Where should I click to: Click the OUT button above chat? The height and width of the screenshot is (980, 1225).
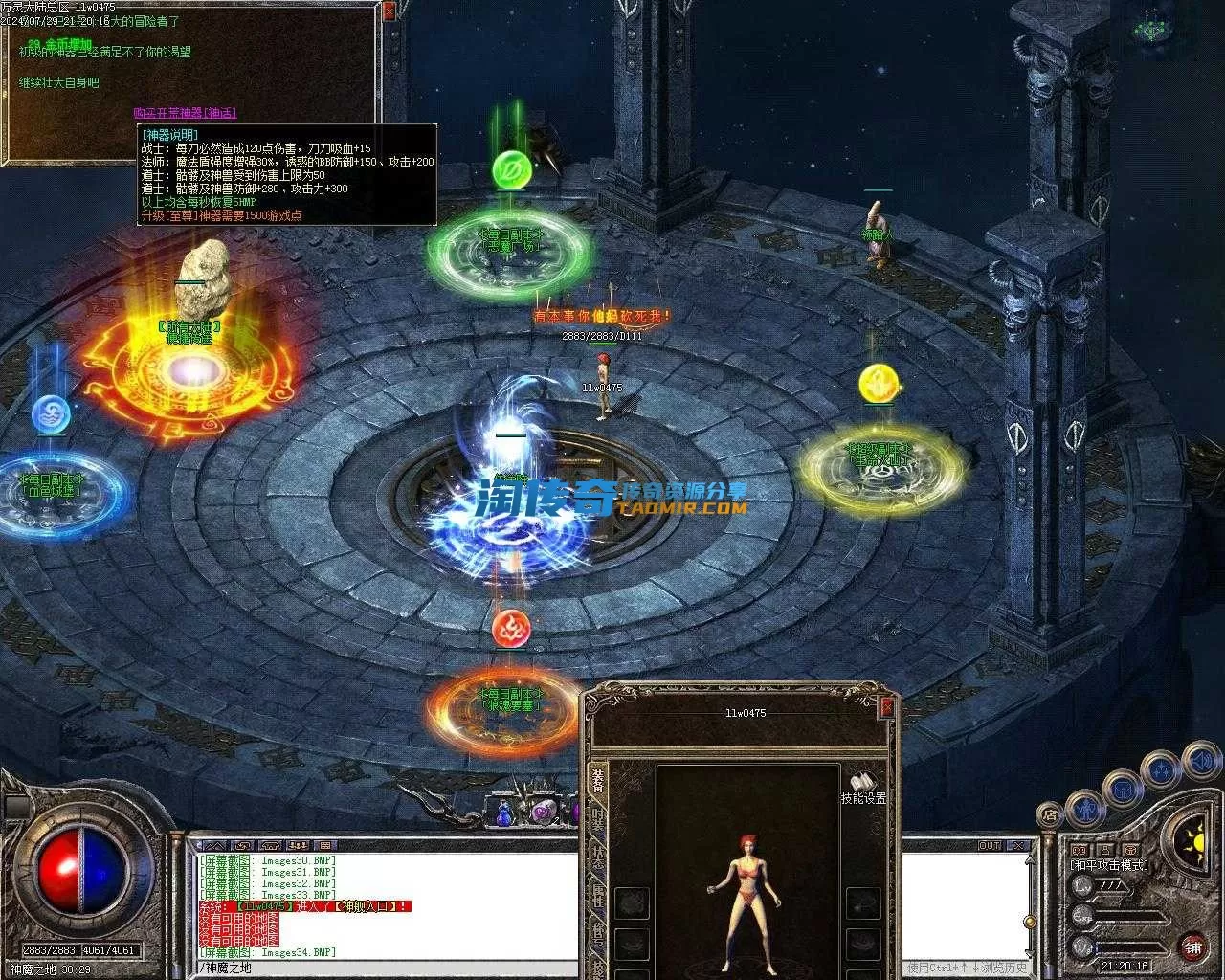[x=990, y=846]
